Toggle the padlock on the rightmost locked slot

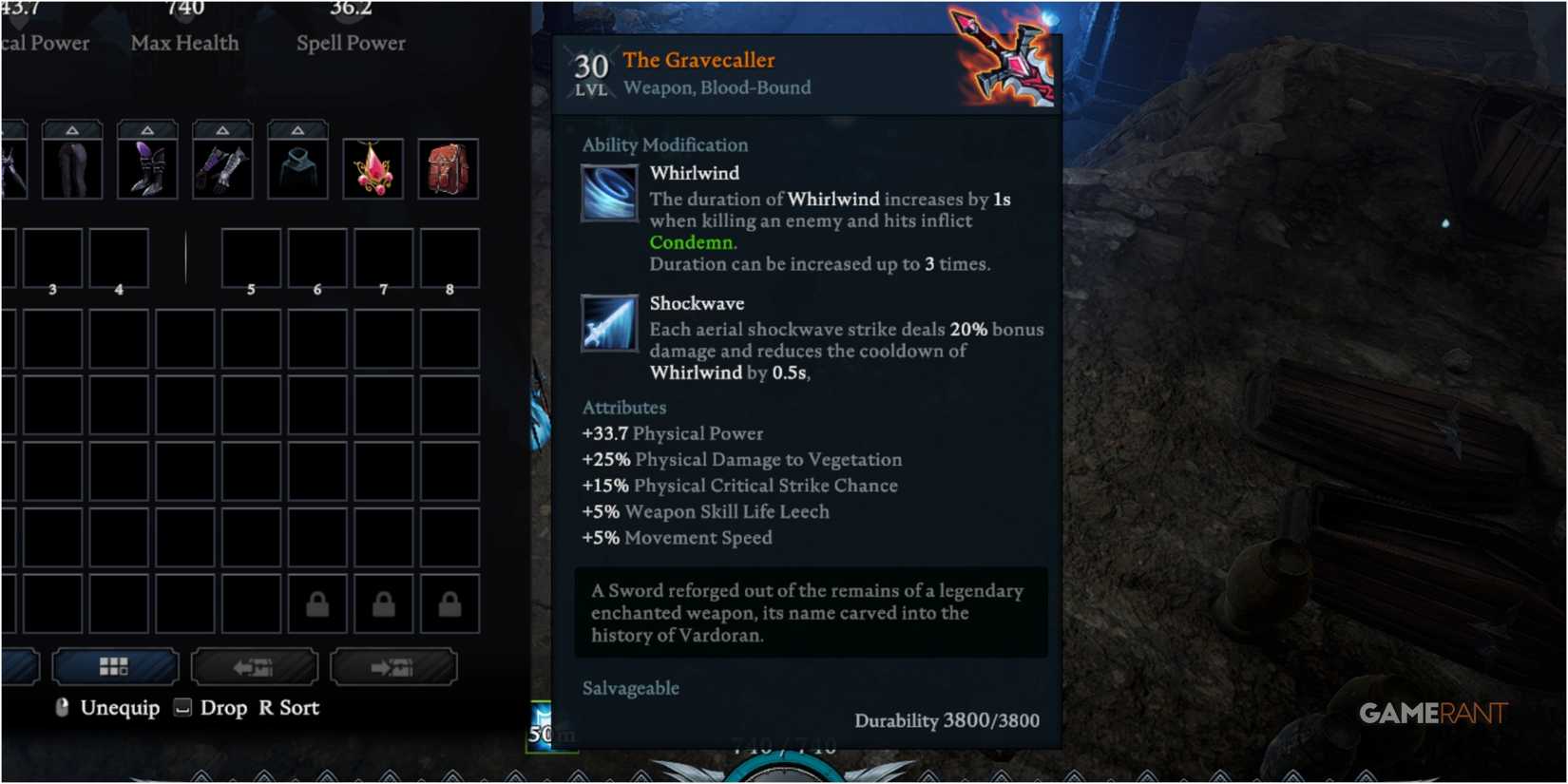(449, 602)
